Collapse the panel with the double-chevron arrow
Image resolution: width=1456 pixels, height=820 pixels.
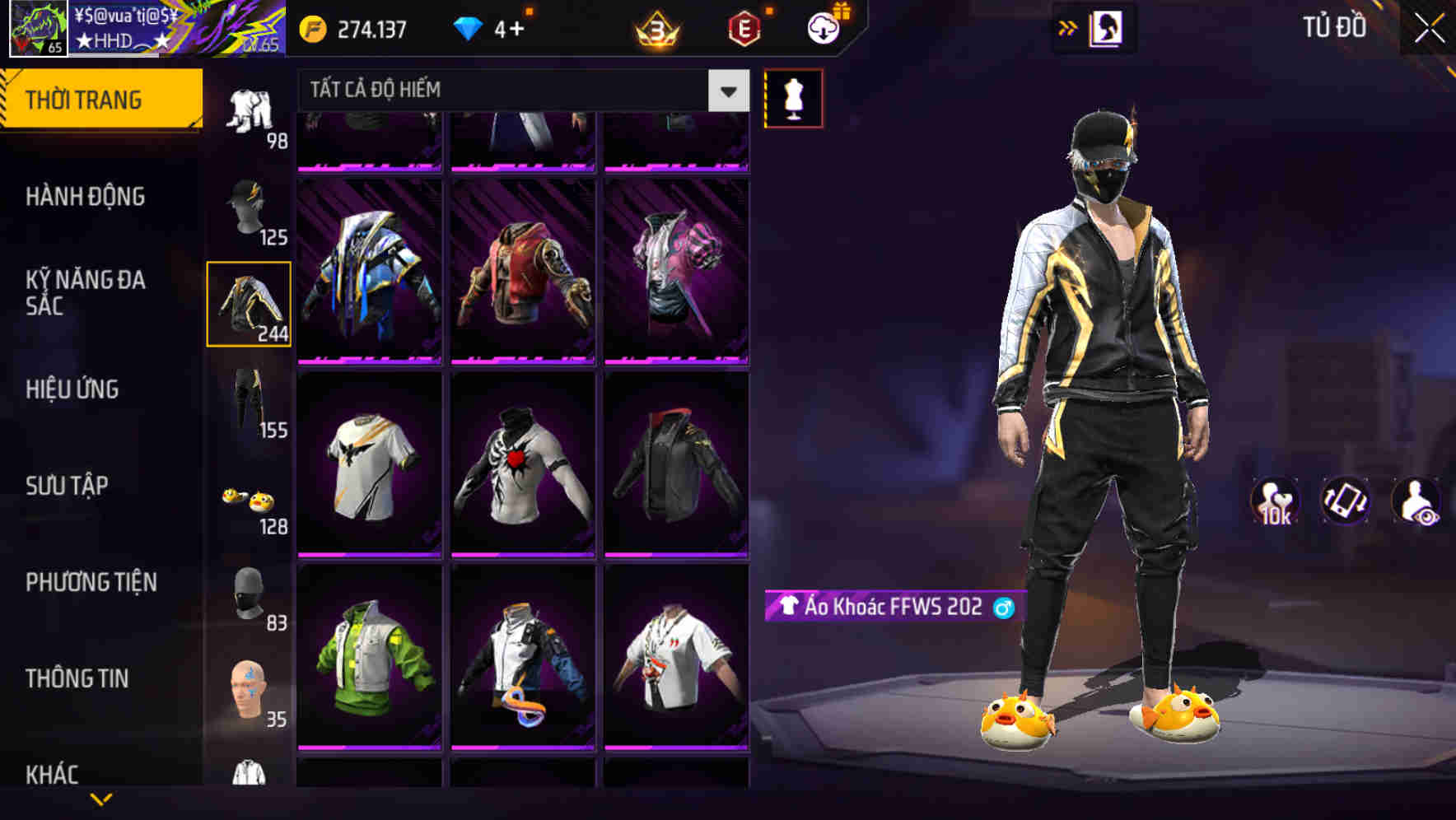[x=1068, y=27]
